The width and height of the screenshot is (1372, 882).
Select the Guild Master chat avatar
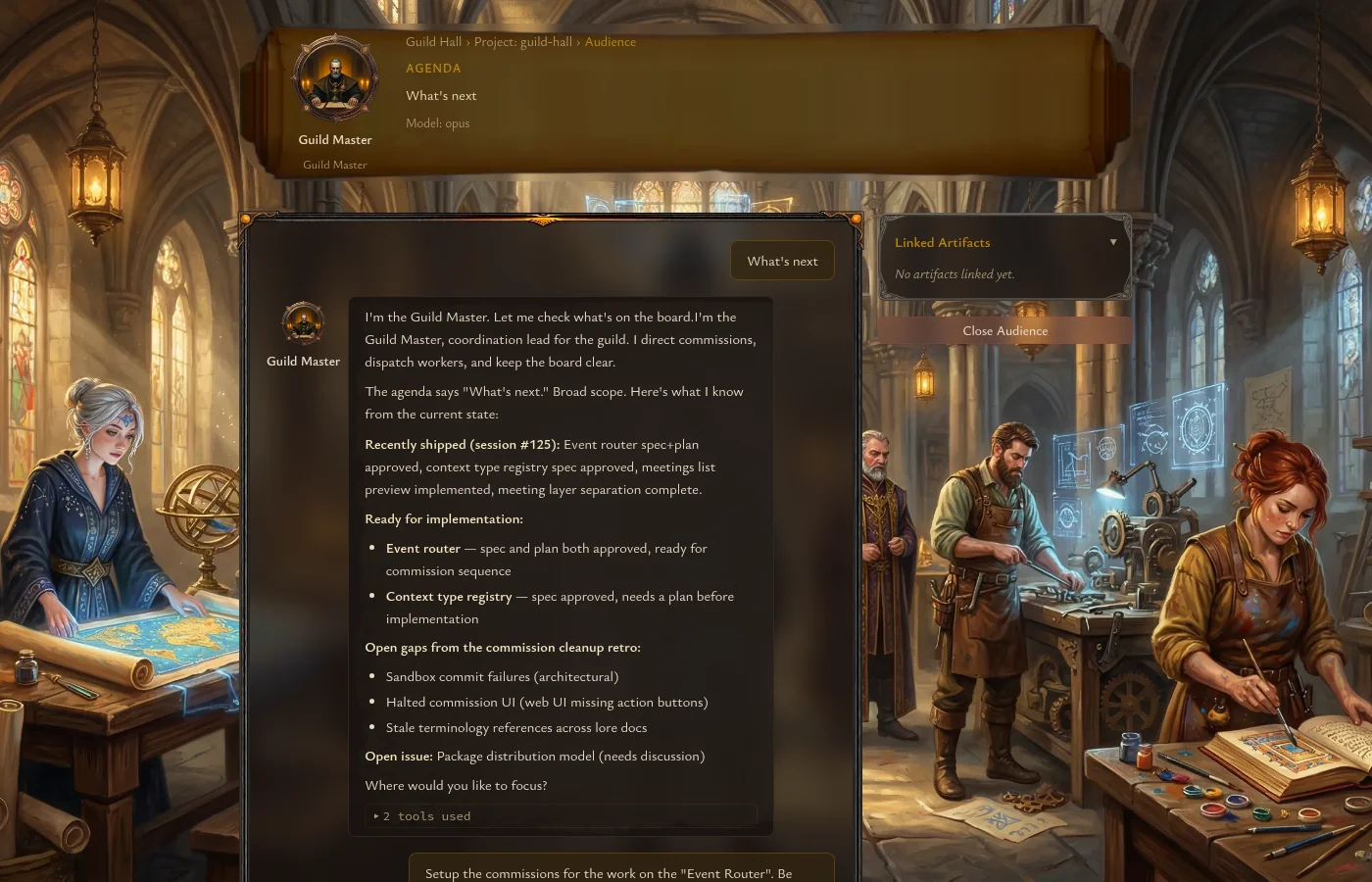303,322
